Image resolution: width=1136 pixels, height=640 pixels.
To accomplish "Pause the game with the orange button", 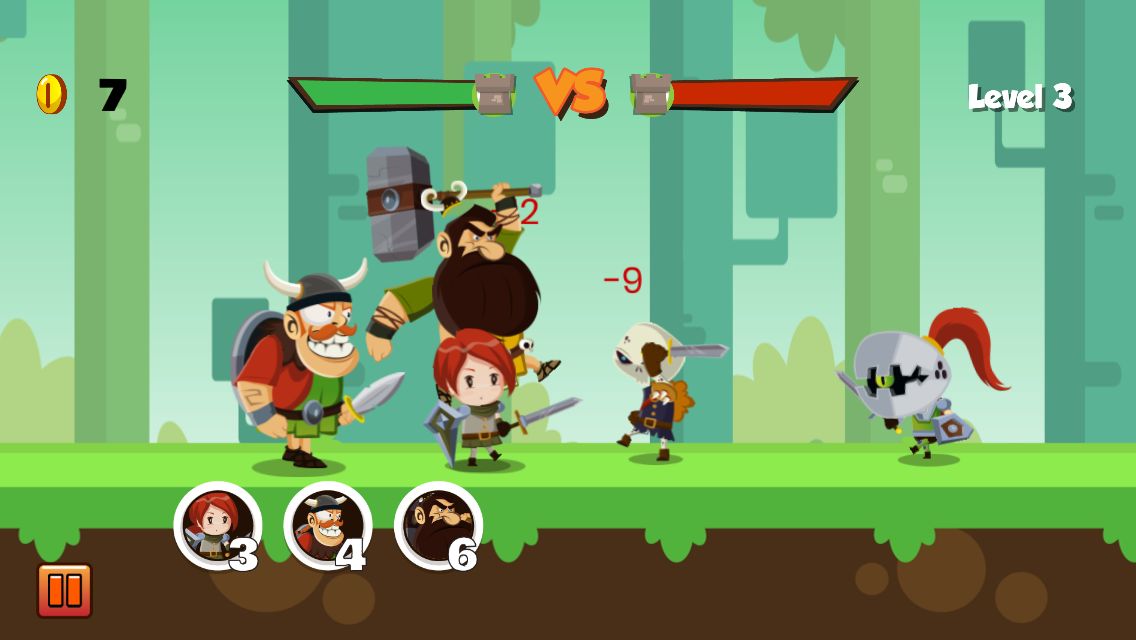I will coord(65,590).
